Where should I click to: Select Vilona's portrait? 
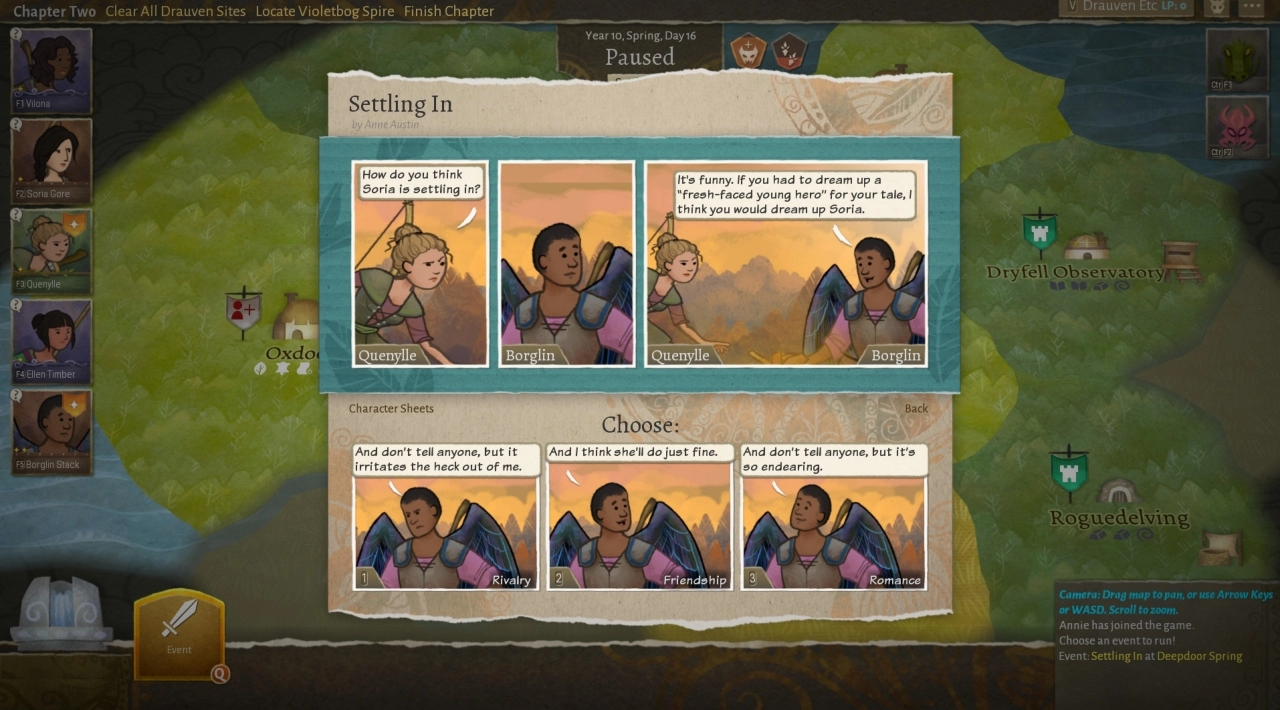pyautogui.click(x=52, y=70)
